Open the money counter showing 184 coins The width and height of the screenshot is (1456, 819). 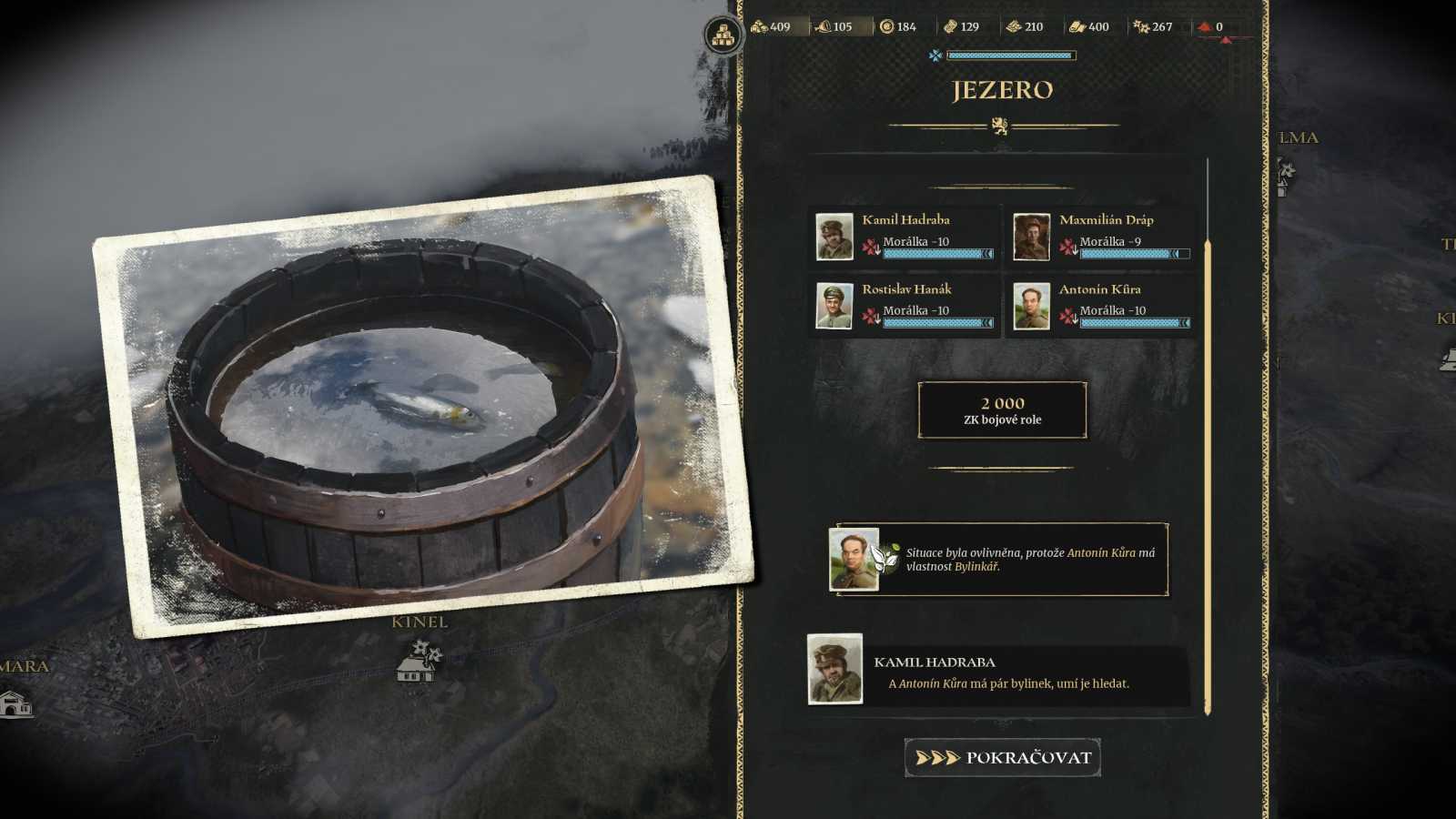887,27
